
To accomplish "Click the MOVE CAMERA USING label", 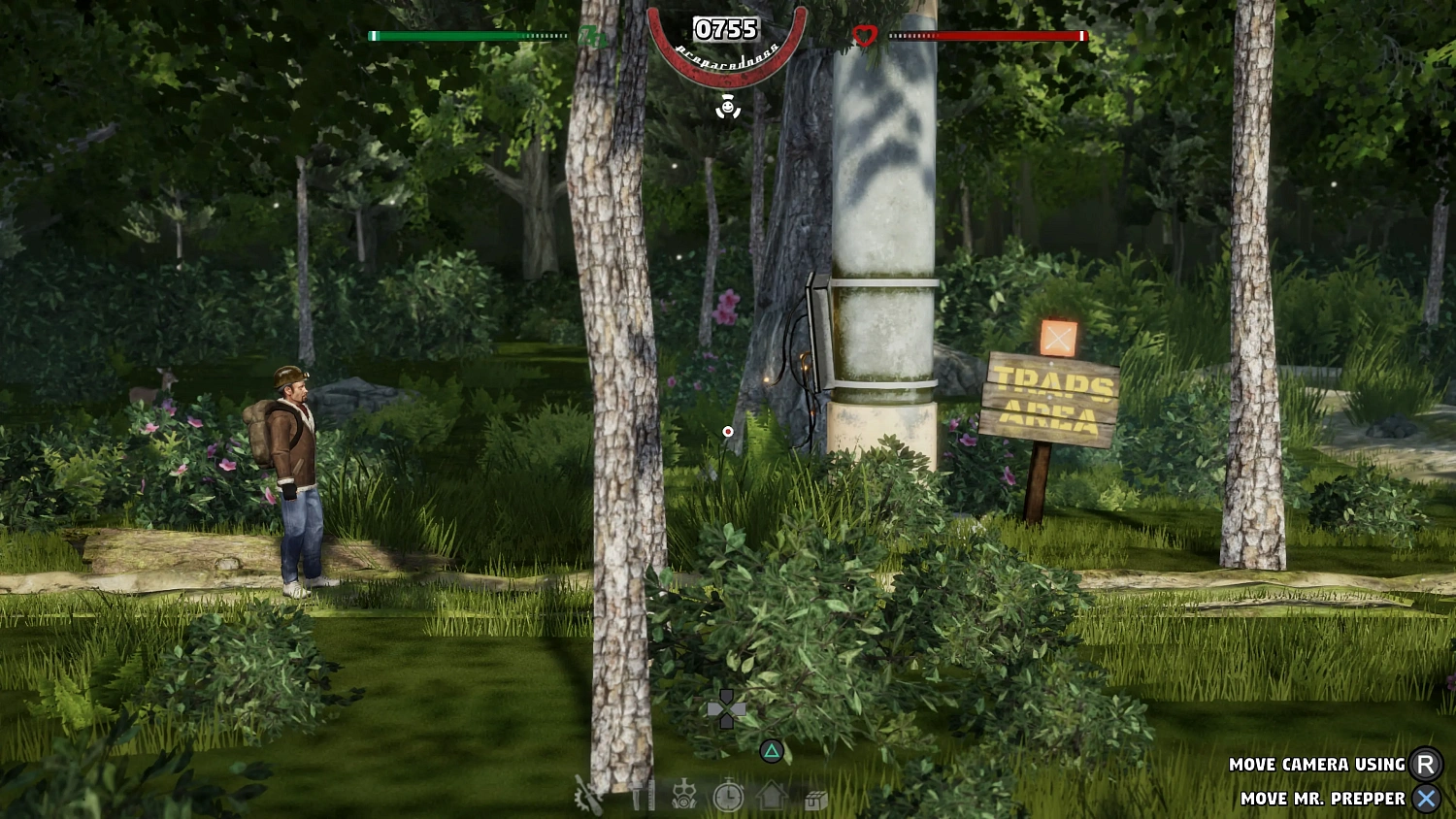I will coord(1315,764).
